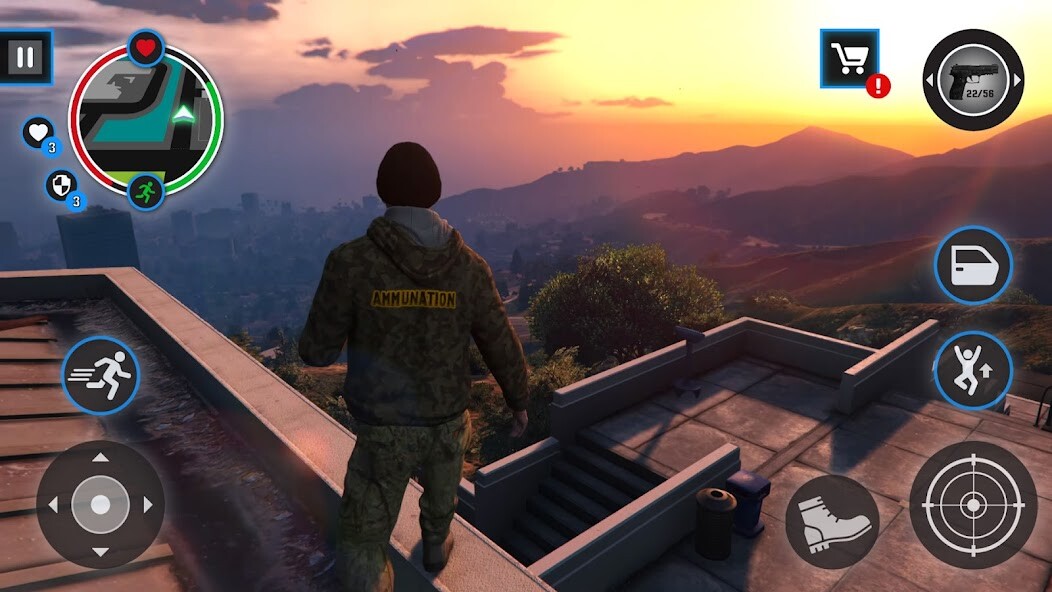Use the health heart pickup icon

[x=38, y=132]
